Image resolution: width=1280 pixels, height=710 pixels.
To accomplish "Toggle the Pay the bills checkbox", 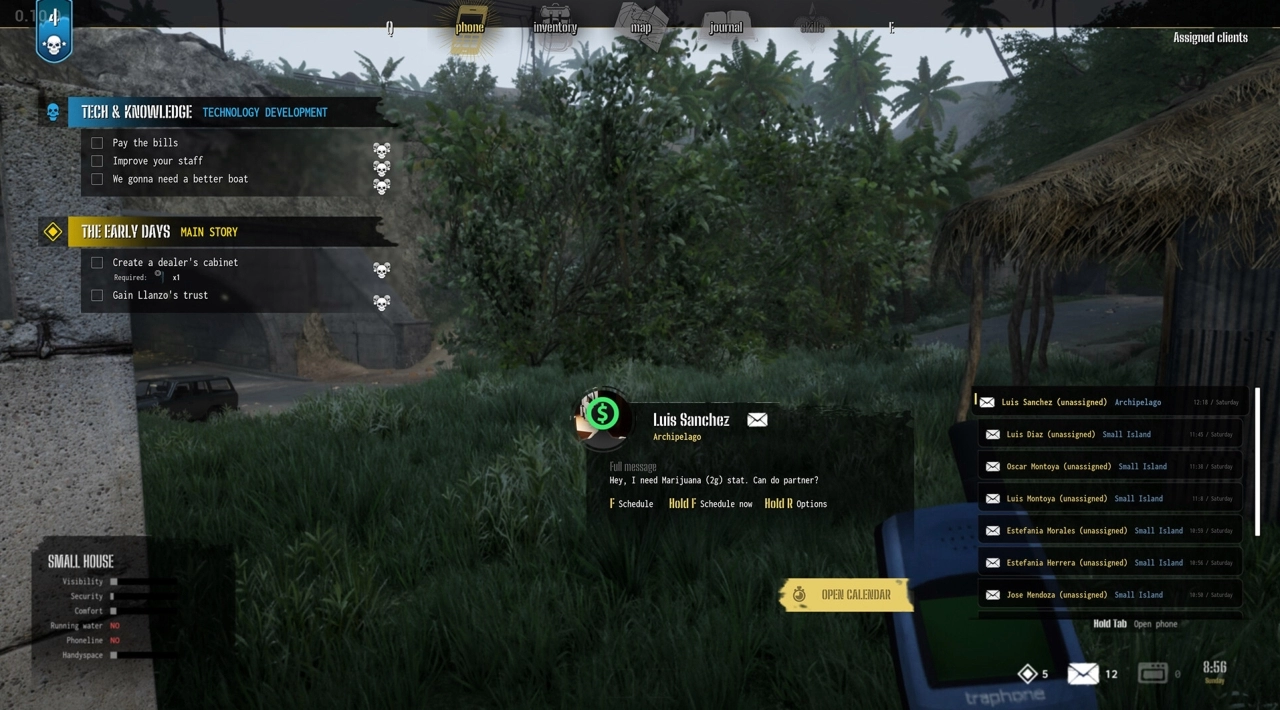I will tap(97, 143).
